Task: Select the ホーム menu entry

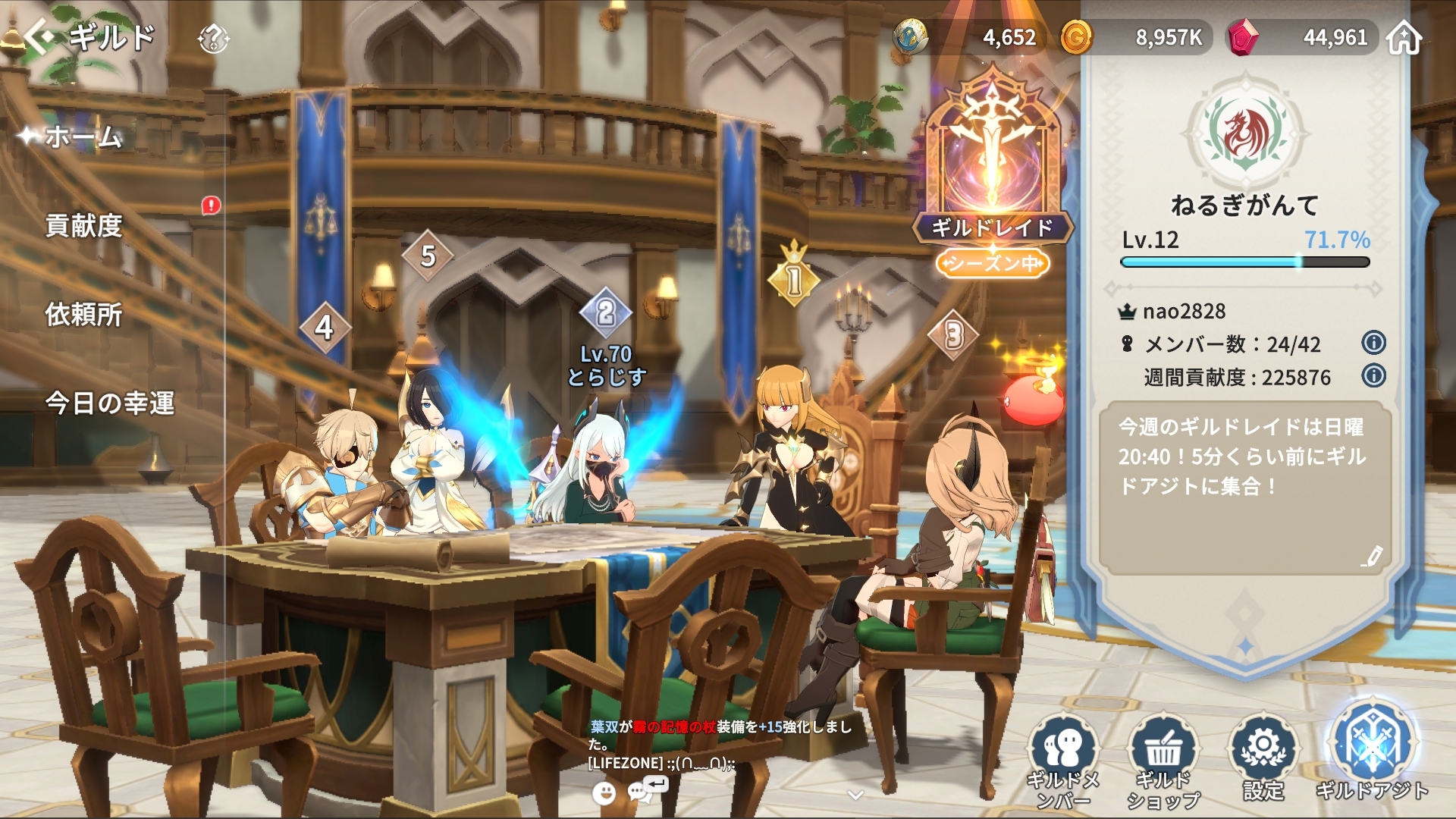Action: [x=83, y=137]
